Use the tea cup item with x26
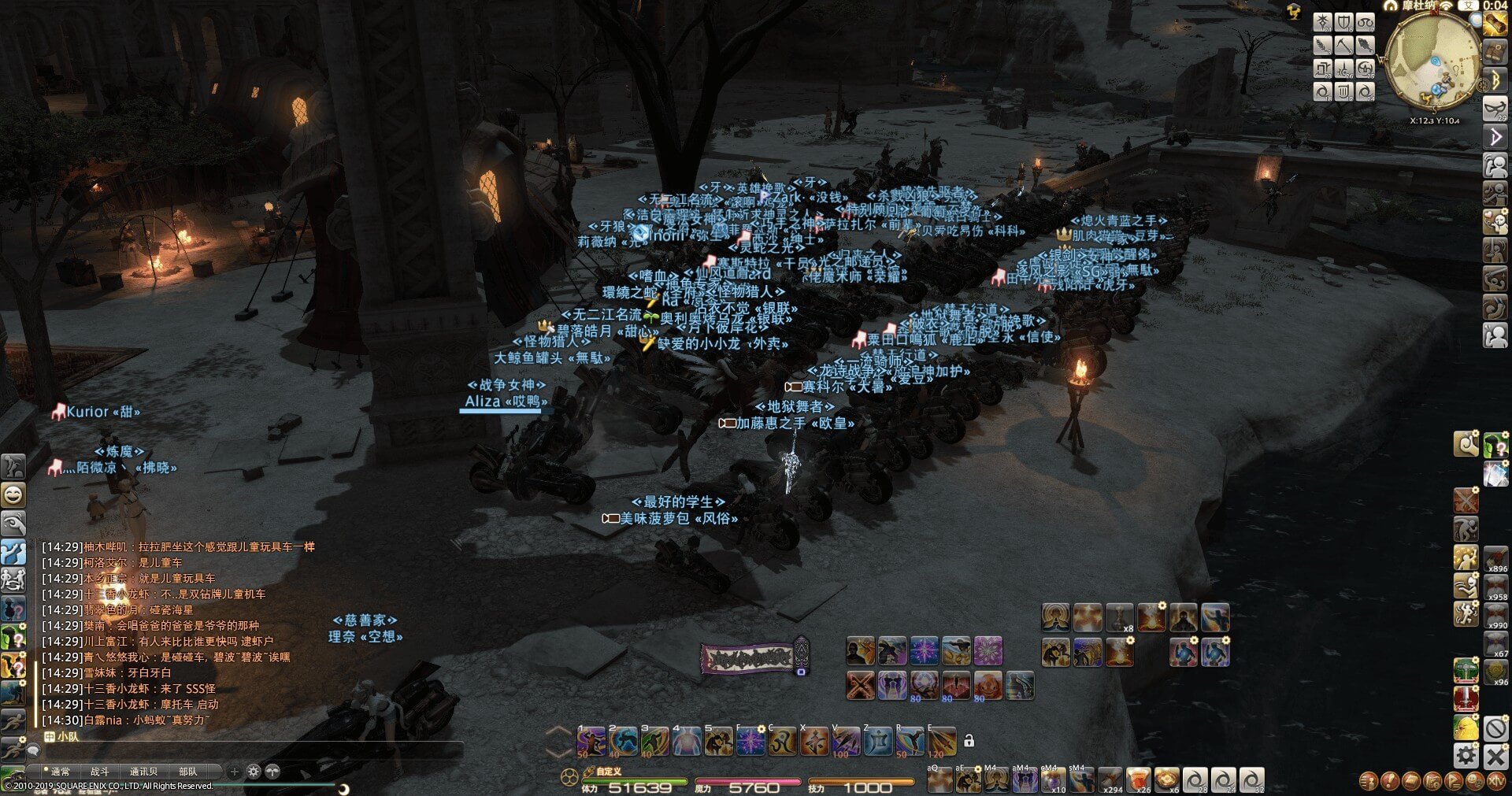 pyautogui.click(x=1139, y=780)
